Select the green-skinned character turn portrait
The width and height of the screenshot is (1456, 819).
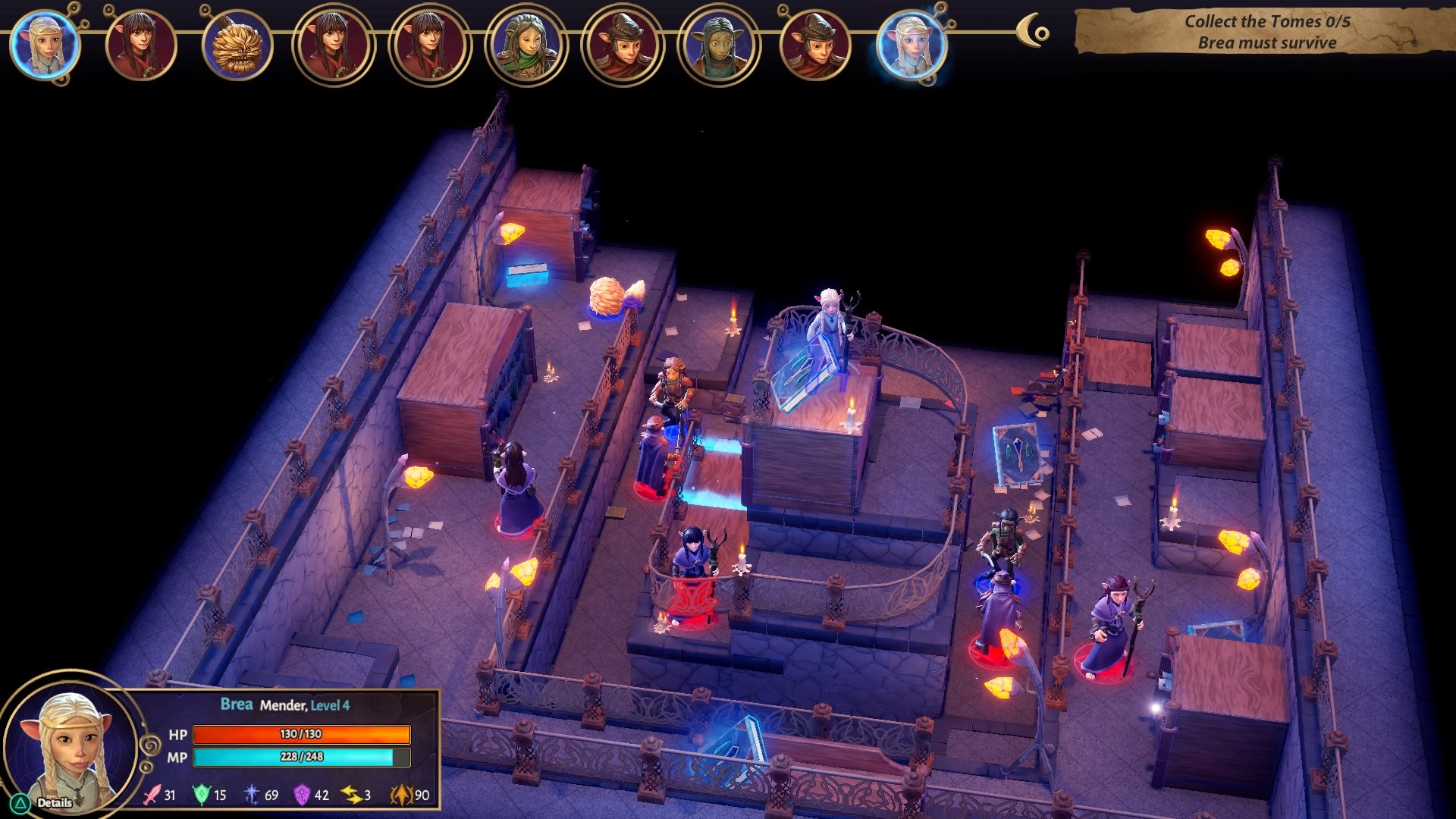(719, 44)
